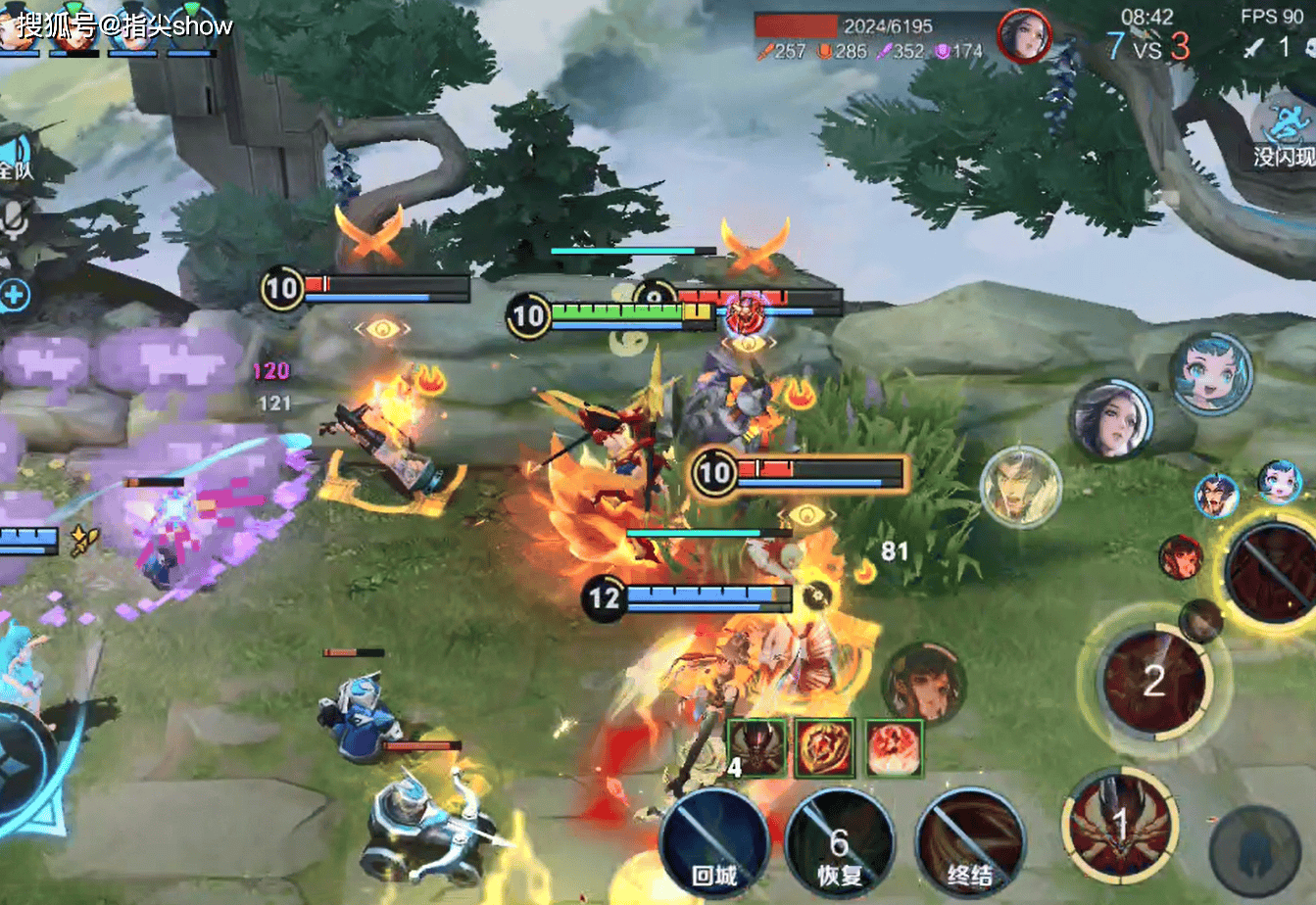Target the blue-haired girl enemy portrait
The image size is (1316, 905).
pos(1211,373)
